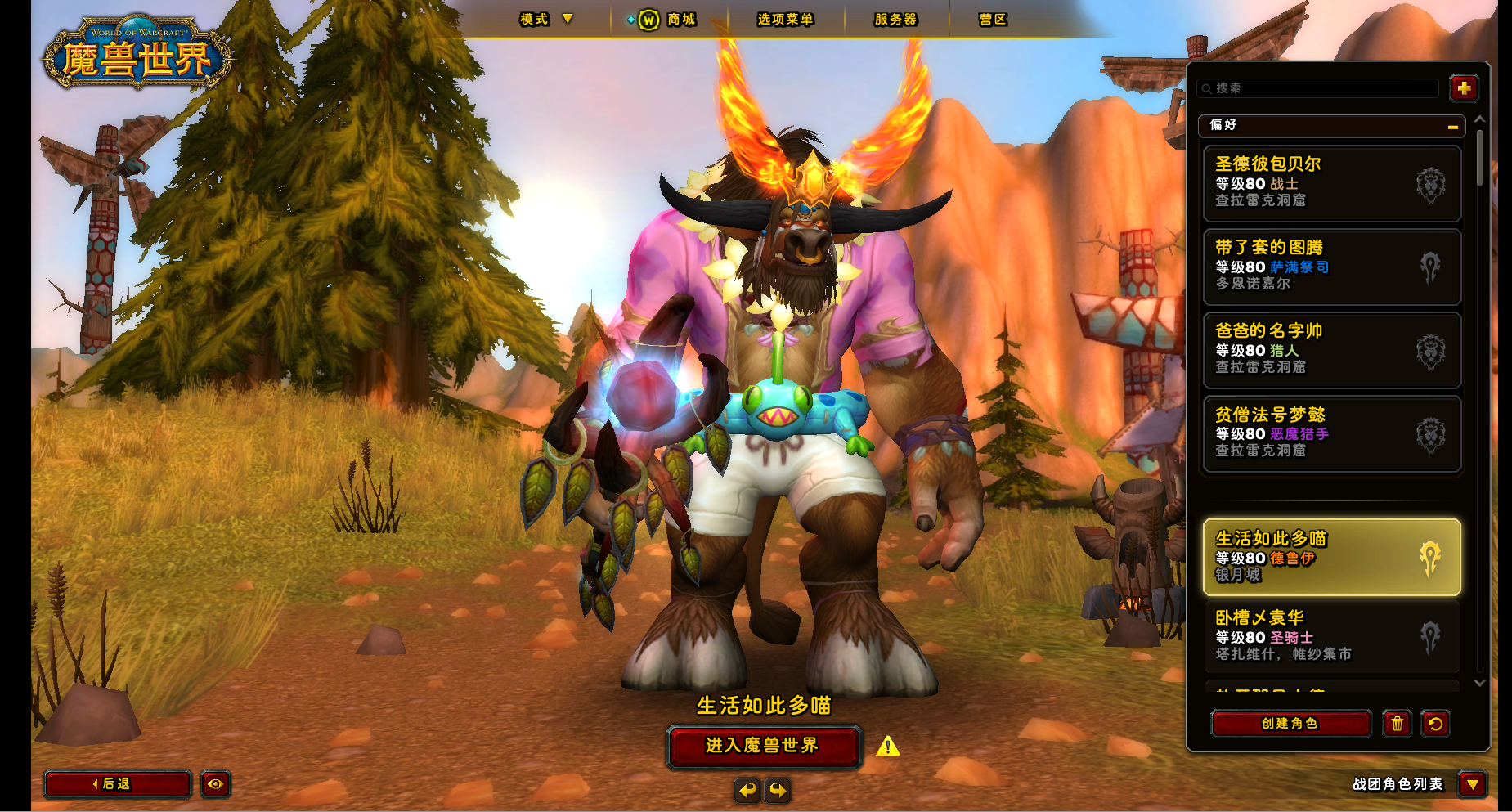The image size is (1512, 812).
Task: Select character 带了套的图腾 shaman
Action: [1331, 267]
